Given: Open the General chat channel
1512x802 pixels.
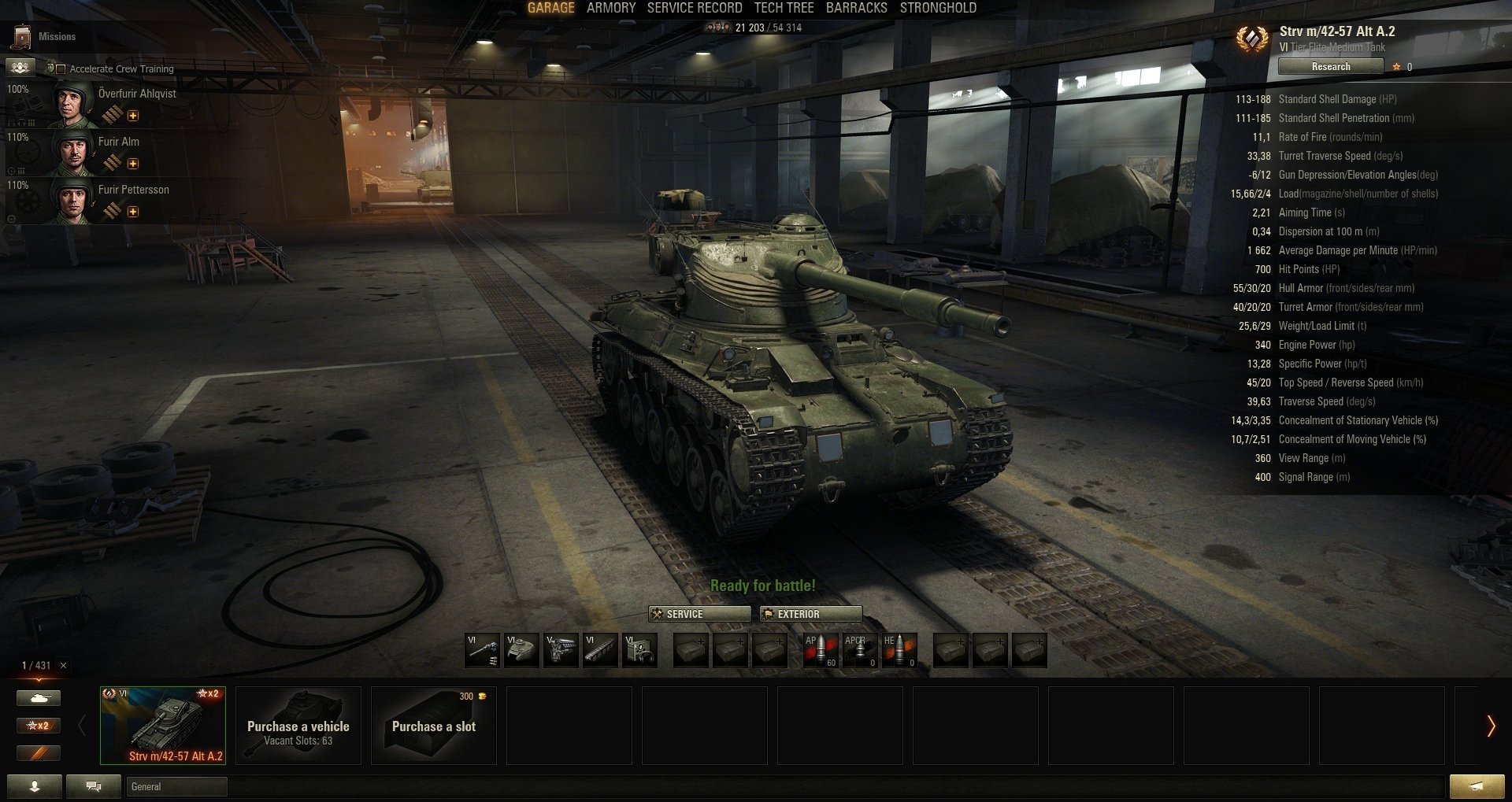Looking at the screenshot, I should pos(176,786).
